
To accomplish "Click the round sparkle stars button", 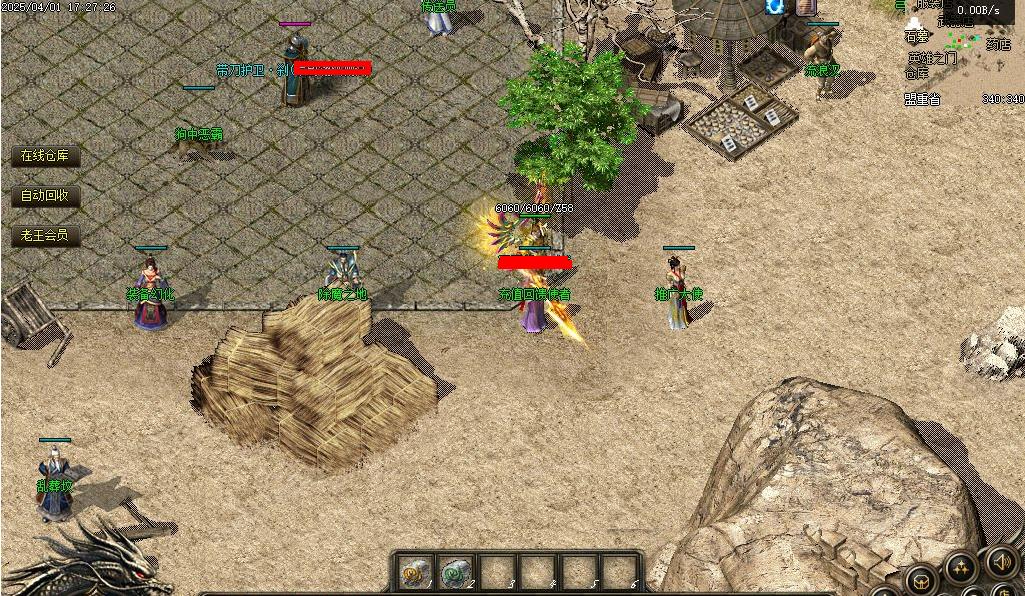I will pos(960,570).
